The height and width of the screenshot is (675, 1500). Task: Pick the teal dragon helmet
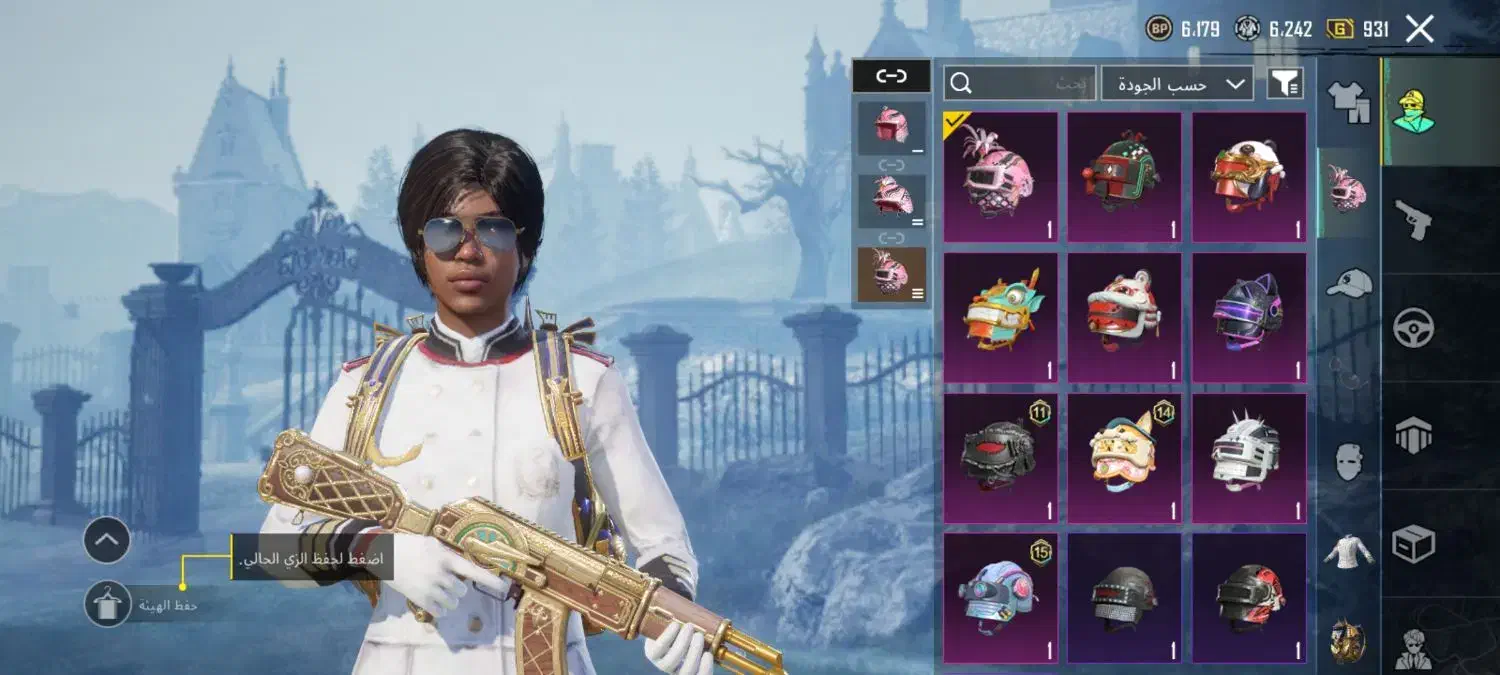coord(1000,317)
